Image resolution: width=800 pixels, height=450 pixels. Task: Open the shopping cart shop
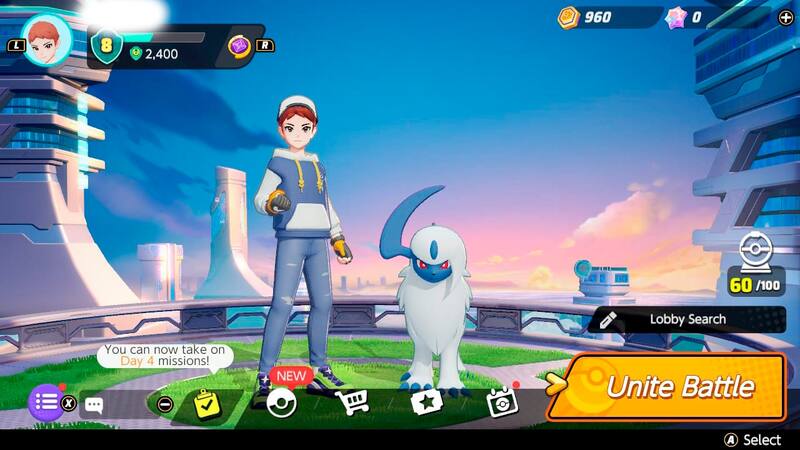point(351,402)
